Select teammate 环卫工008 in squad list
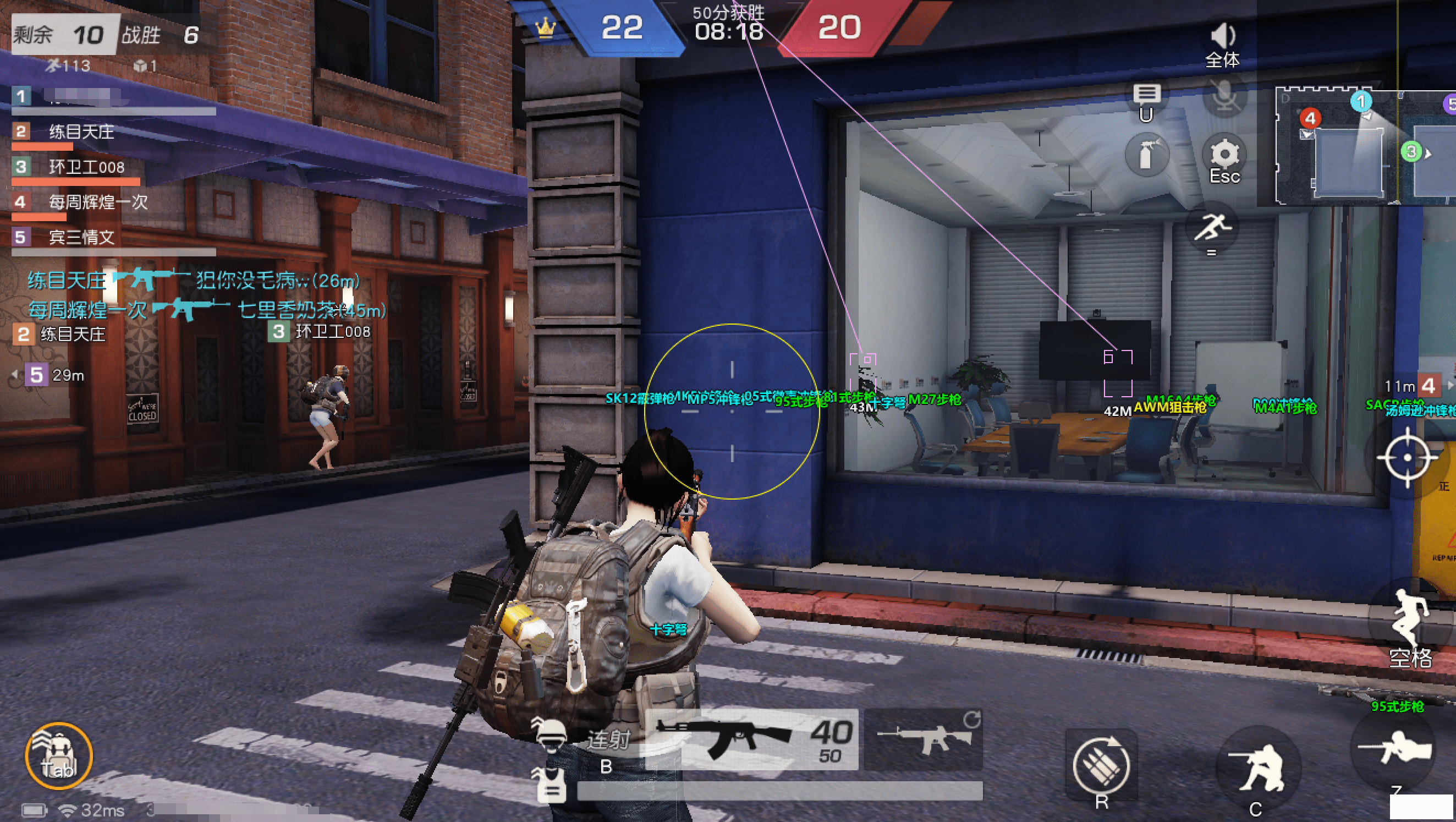This screenshot has width=1456, height=822. [x=86, y=167]
